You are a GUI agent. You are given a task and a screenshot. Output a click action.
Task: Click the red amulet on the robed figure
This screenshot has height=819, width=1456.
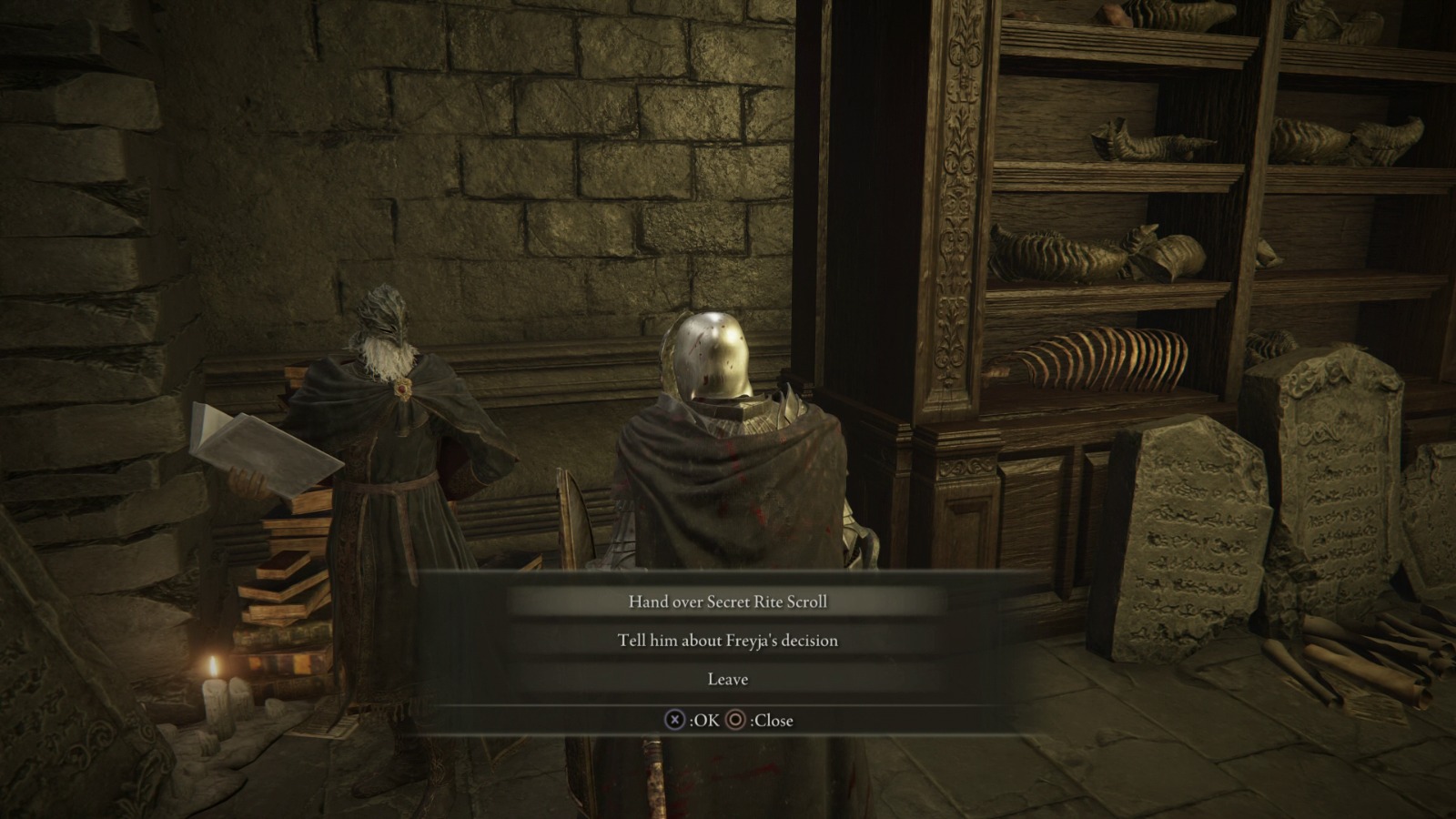[401, 390]
